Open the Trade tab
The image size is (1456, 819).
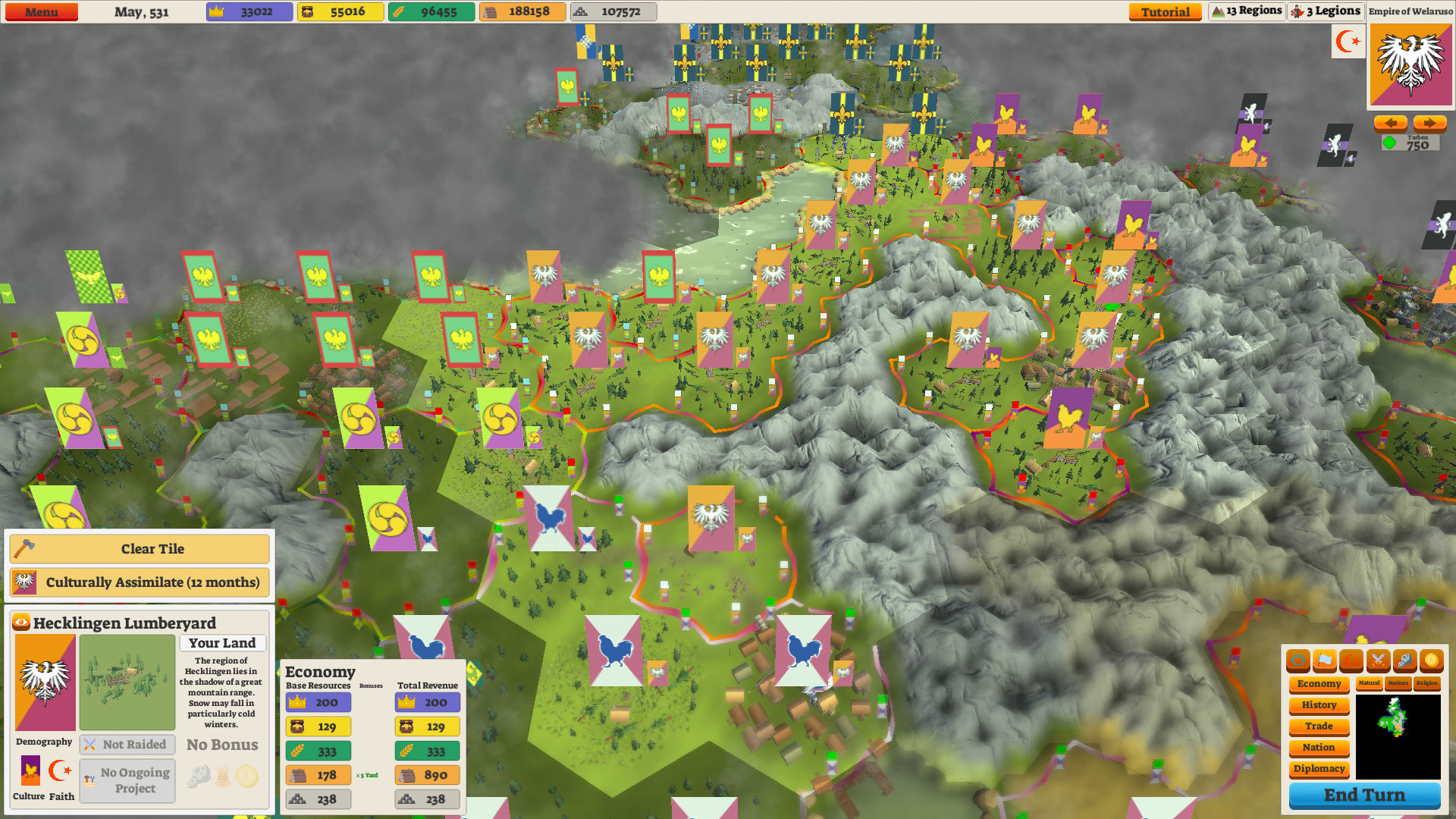click(x=1319, y=726)
